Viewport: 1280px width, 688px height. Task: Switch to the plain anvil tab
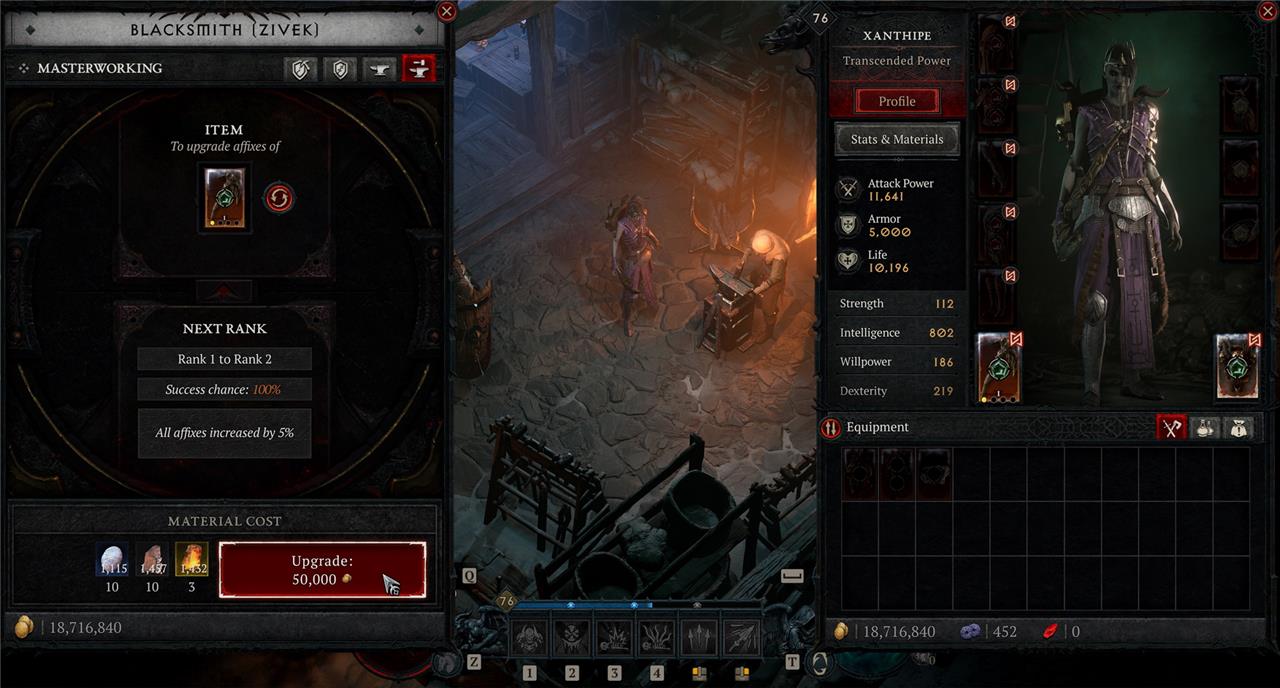(x=379, y=68)
